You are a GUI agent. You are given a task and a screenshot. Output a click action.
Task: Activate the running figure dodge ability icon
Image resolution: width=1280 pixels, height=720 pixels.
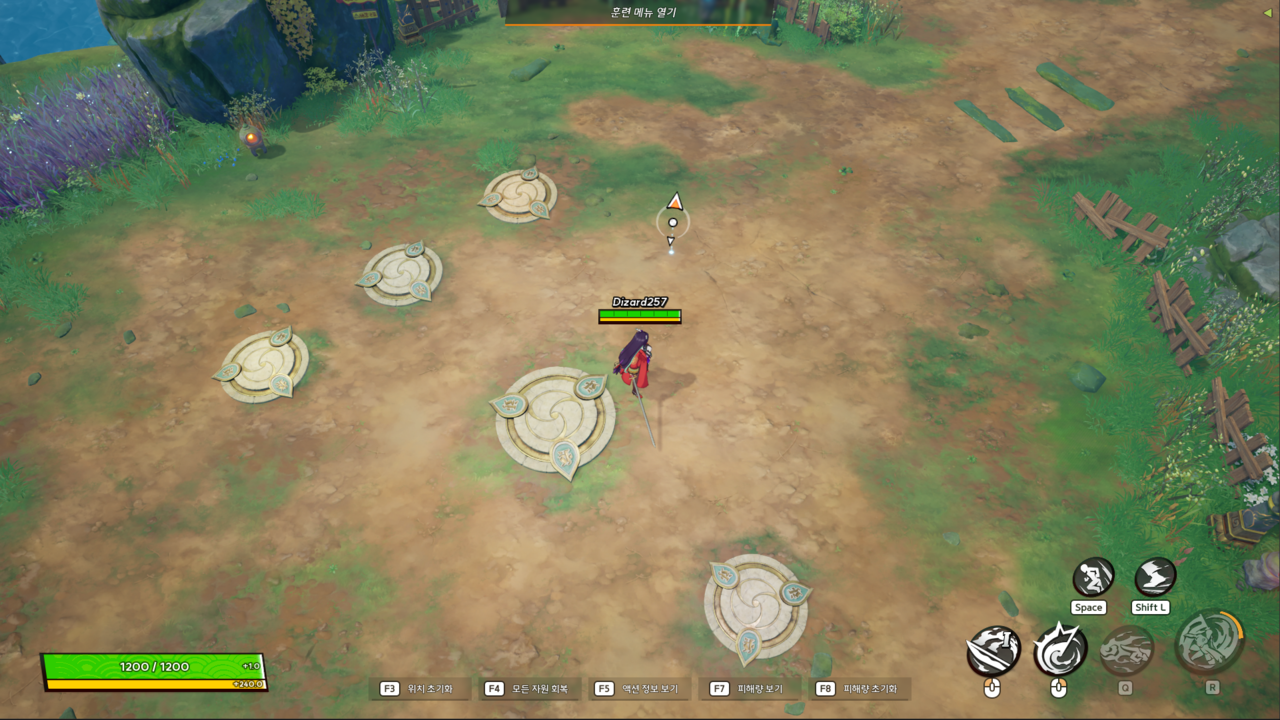pyautogui.click(x=1093, y=577)
